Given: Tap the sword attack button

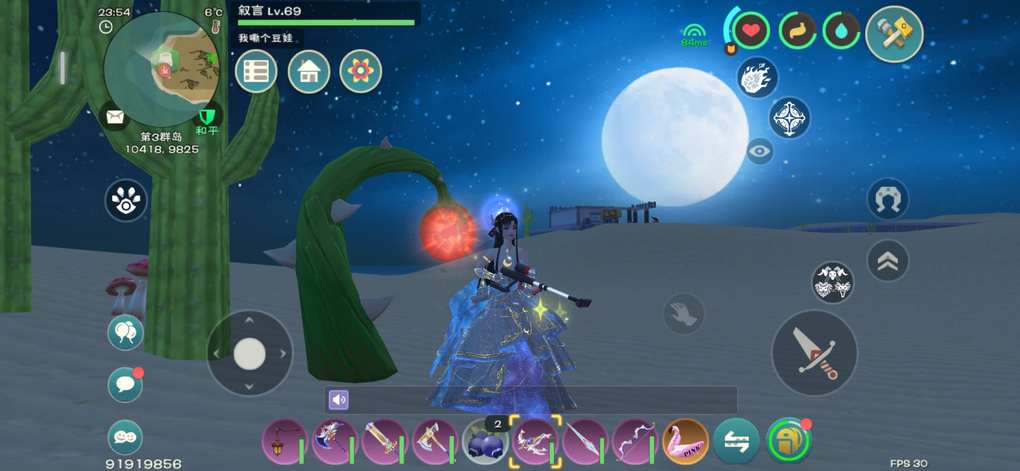Looking at the screenshot, I should click(814, 353).
